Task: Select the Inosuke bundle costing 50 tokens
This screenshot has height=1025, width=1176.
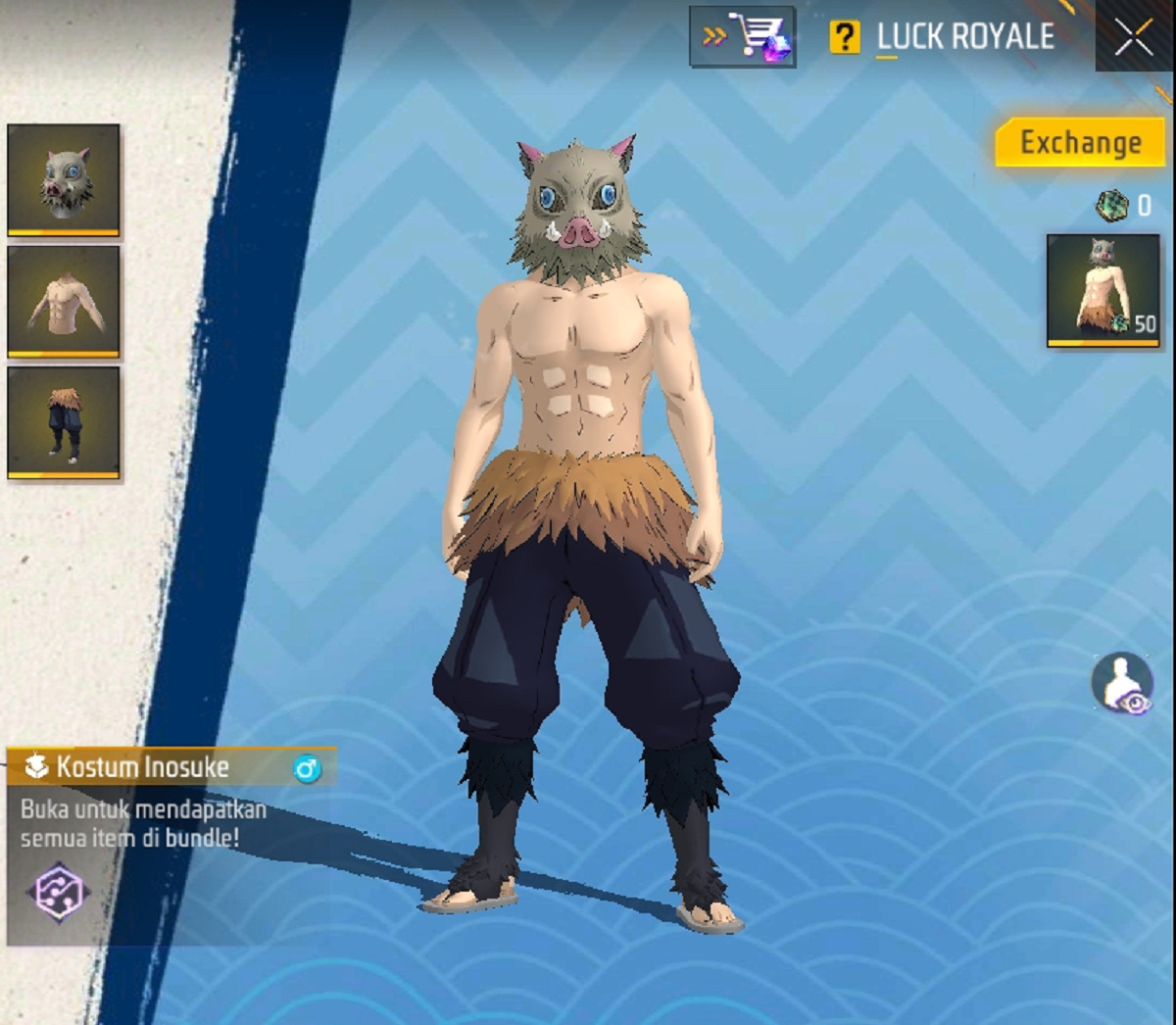Action: click(1102, 290)
